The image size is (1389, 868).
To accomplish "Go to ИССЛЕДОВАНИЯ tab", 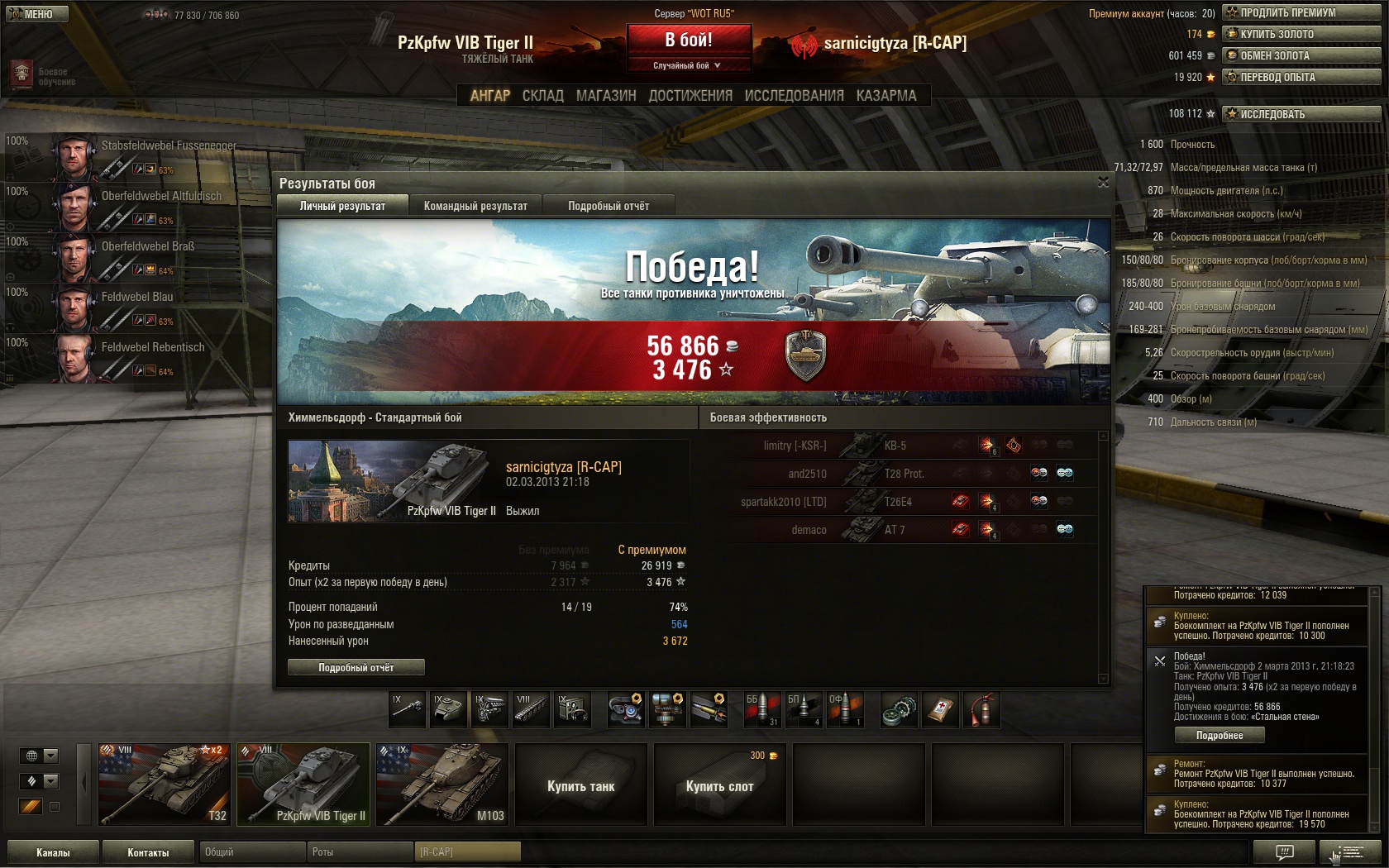I will pos(794,96).
